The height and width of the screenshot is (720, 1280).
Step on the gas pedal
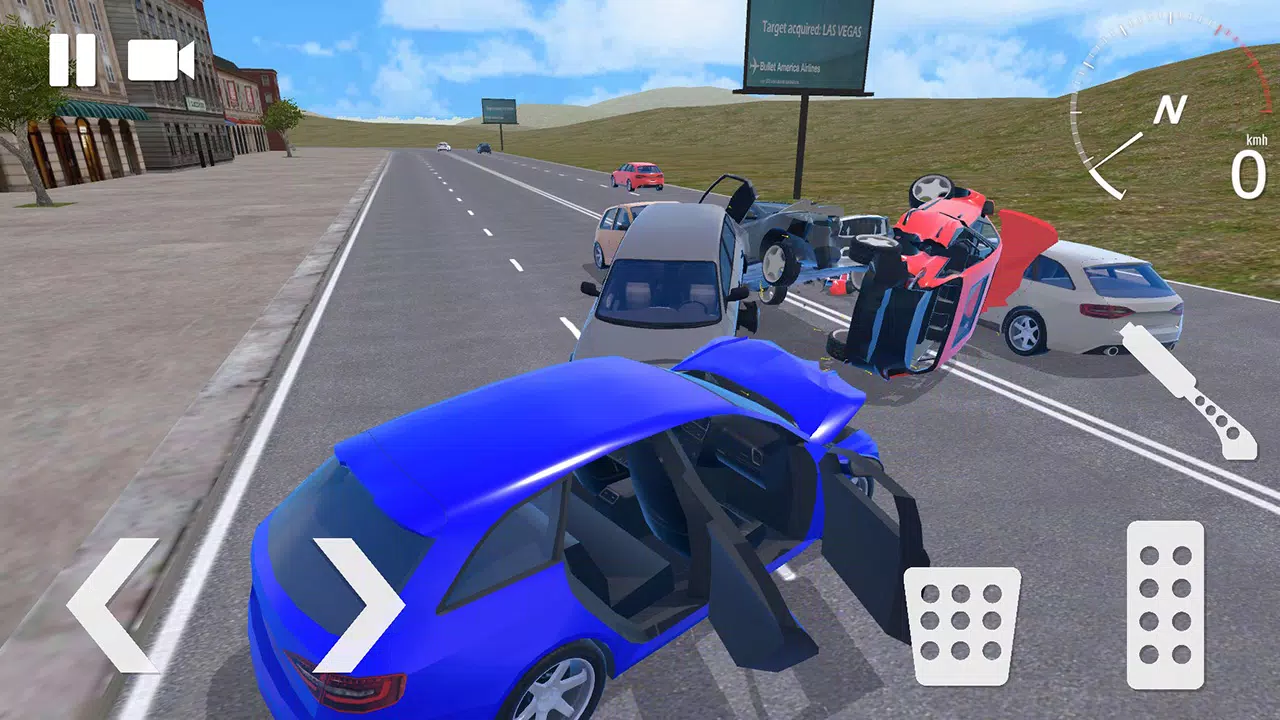pos(1165,604)
